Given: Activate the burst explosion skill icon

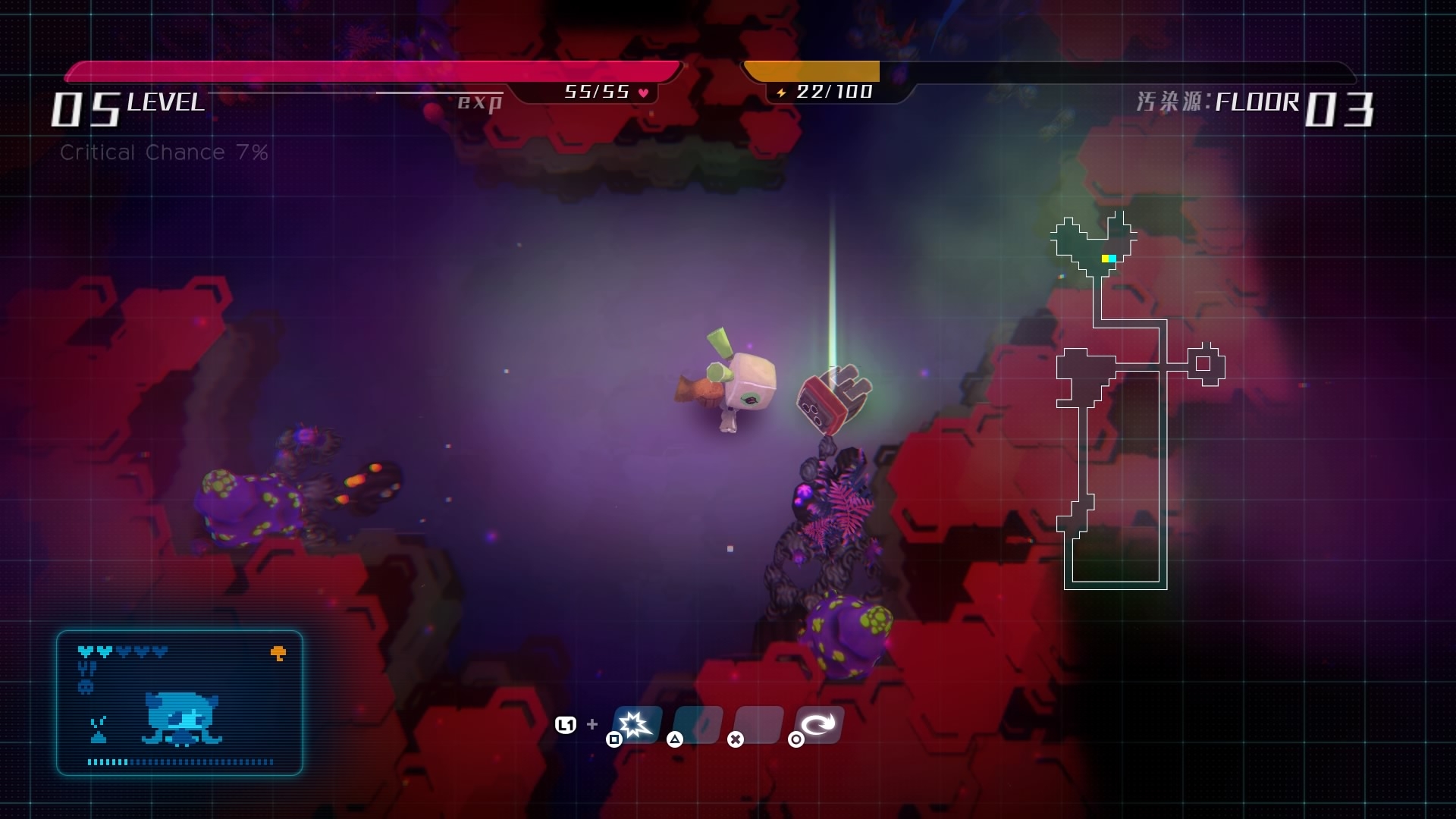Looking at the screenshot, I should (635, 724).
